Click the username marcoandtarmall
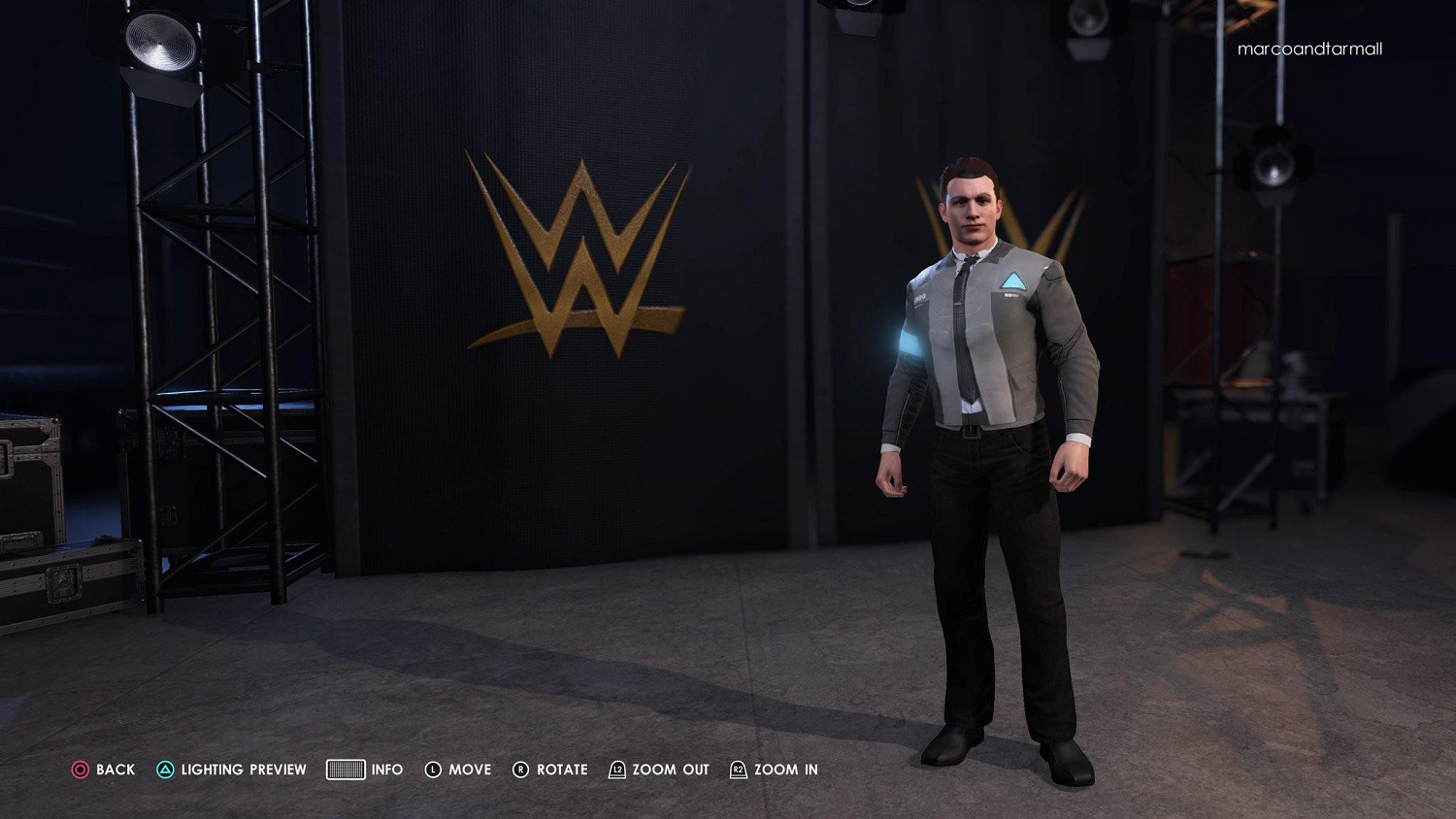This screenshot has width=1456, height=819. (1309, 49)
